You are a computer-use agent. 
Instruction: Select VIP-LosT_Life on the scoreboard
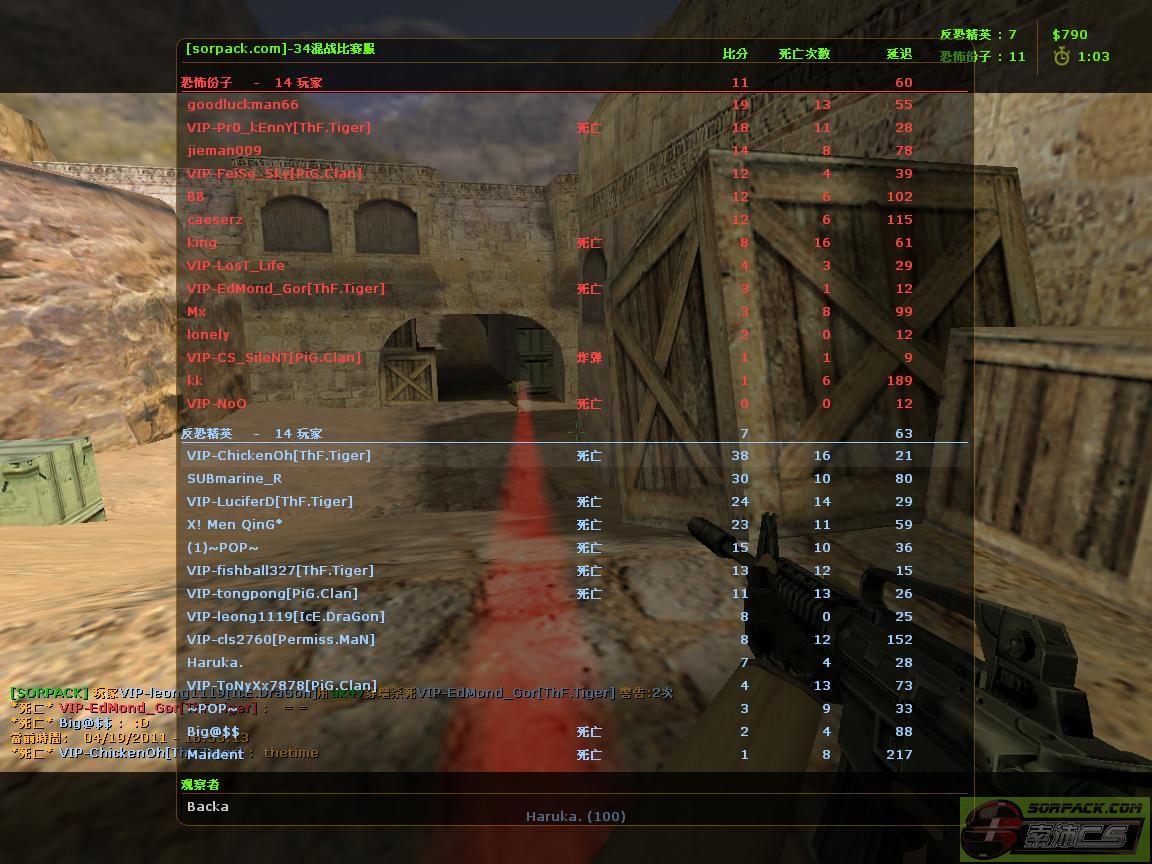(236, 266)
